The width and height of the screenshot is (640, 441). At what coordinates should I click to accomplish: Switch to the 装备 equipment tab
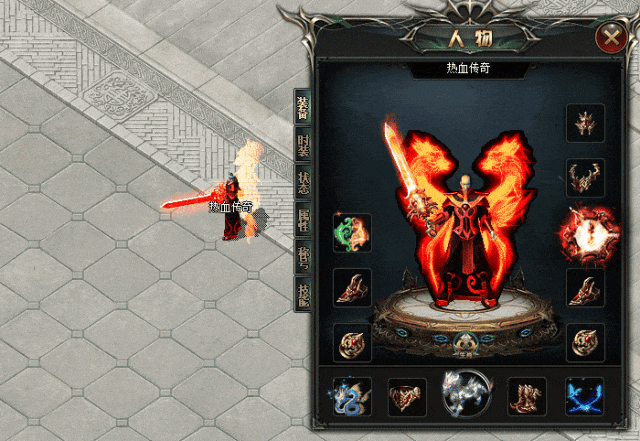tap(302, 107)
